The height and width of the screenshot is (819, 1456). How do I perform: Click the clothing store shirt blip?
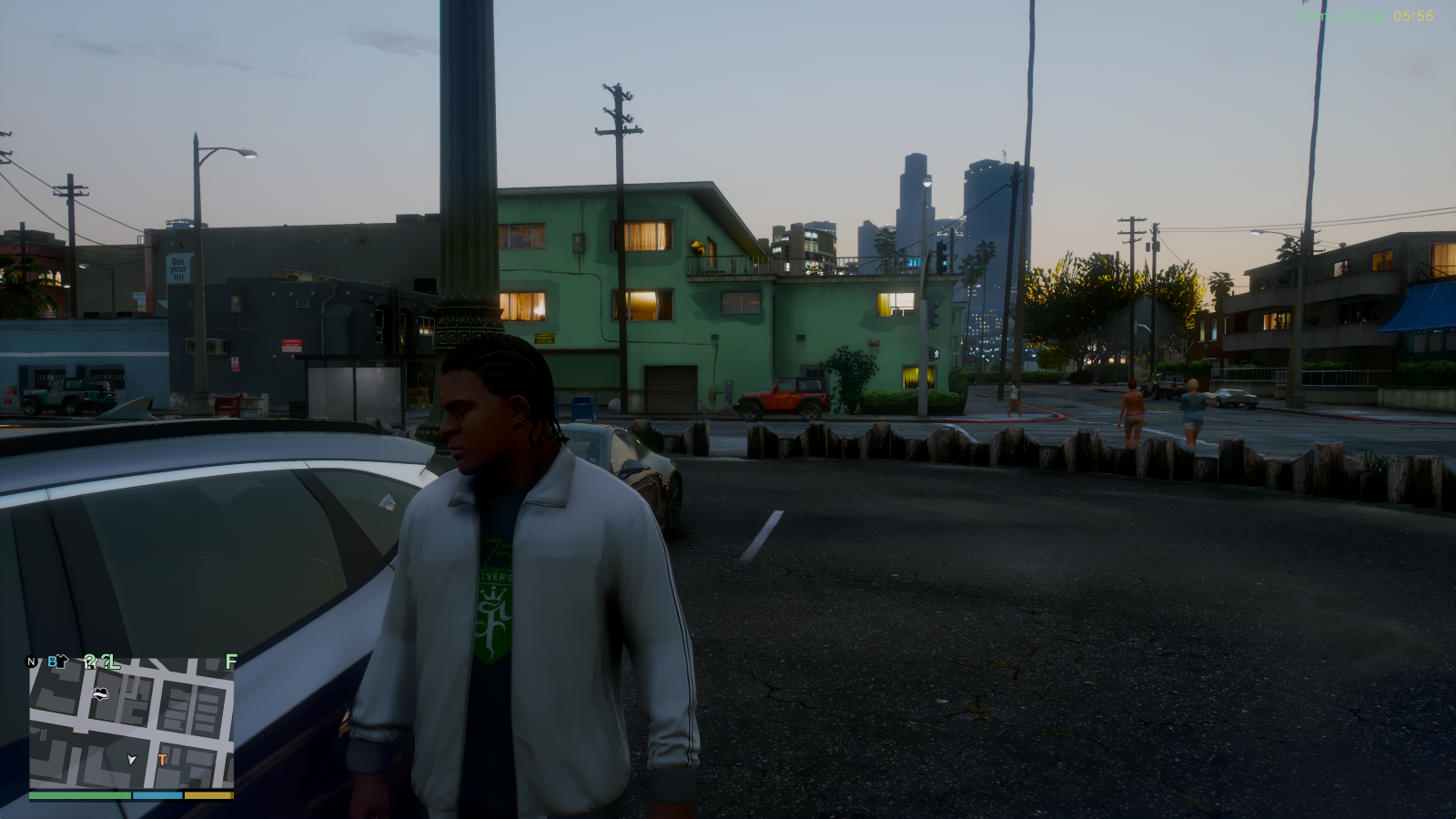(x=63, y=660)
